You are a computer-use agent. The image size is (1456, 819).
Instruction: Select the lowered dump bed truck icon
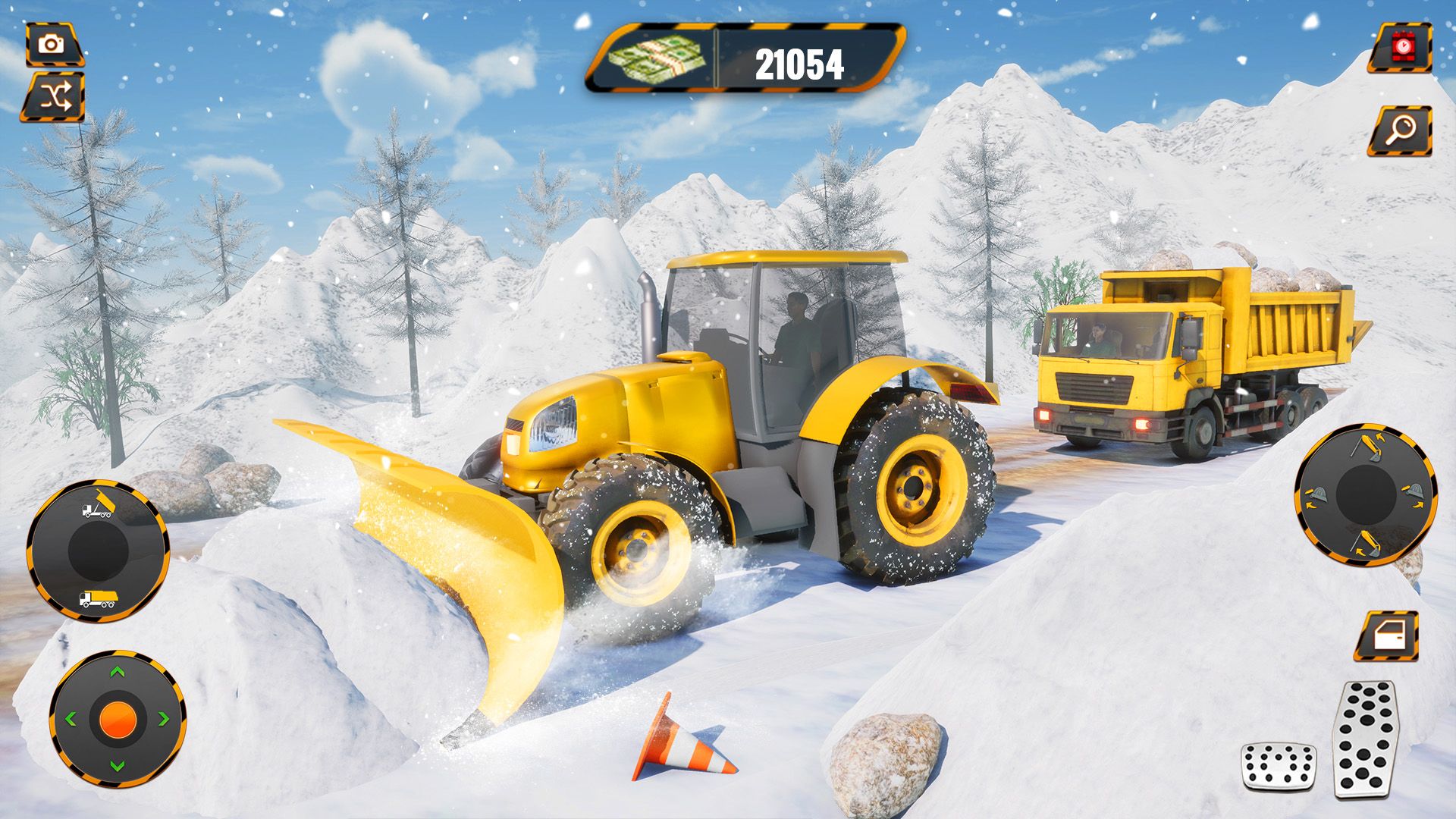click(x=98, y=598)
